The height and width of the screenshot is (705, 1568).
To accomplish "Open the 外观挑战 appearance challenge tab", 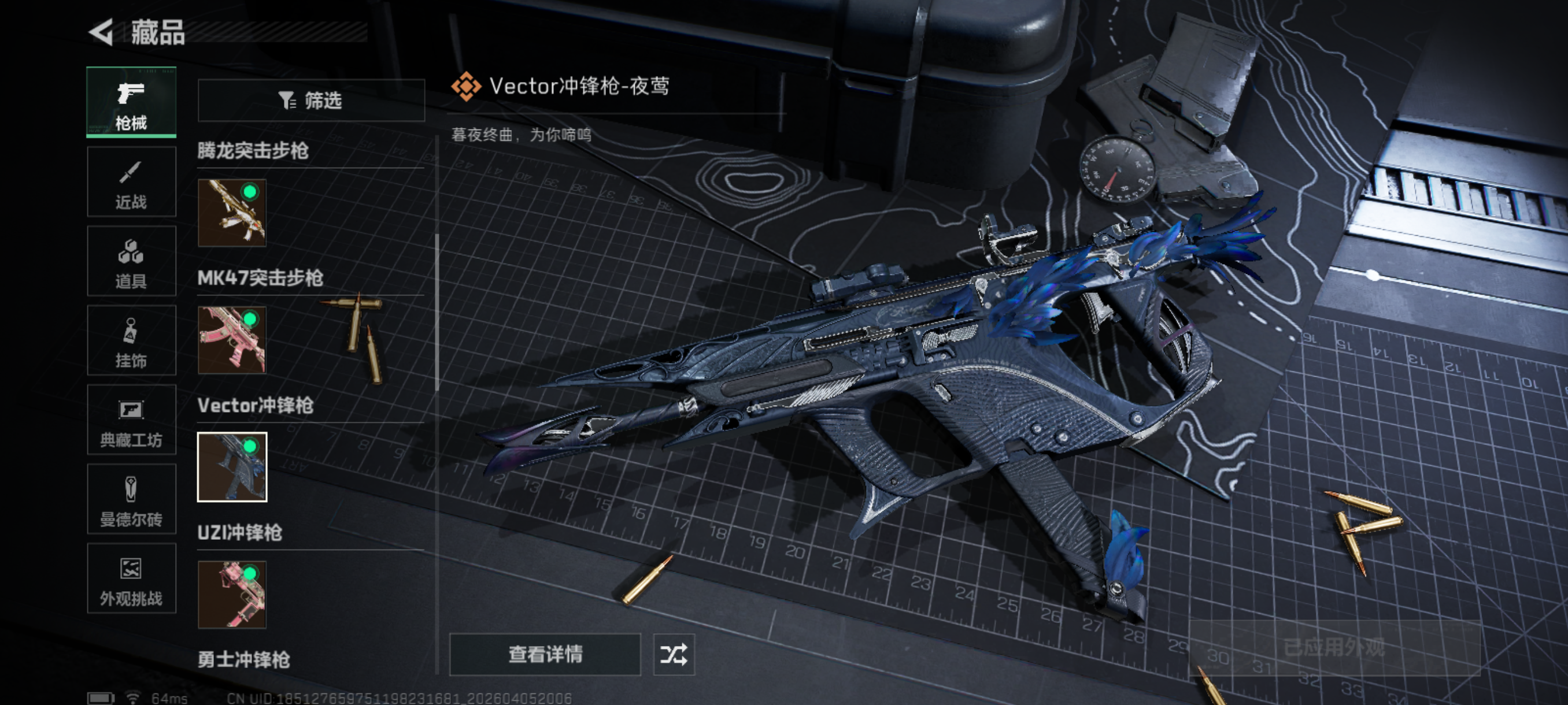I will (131, 578).
